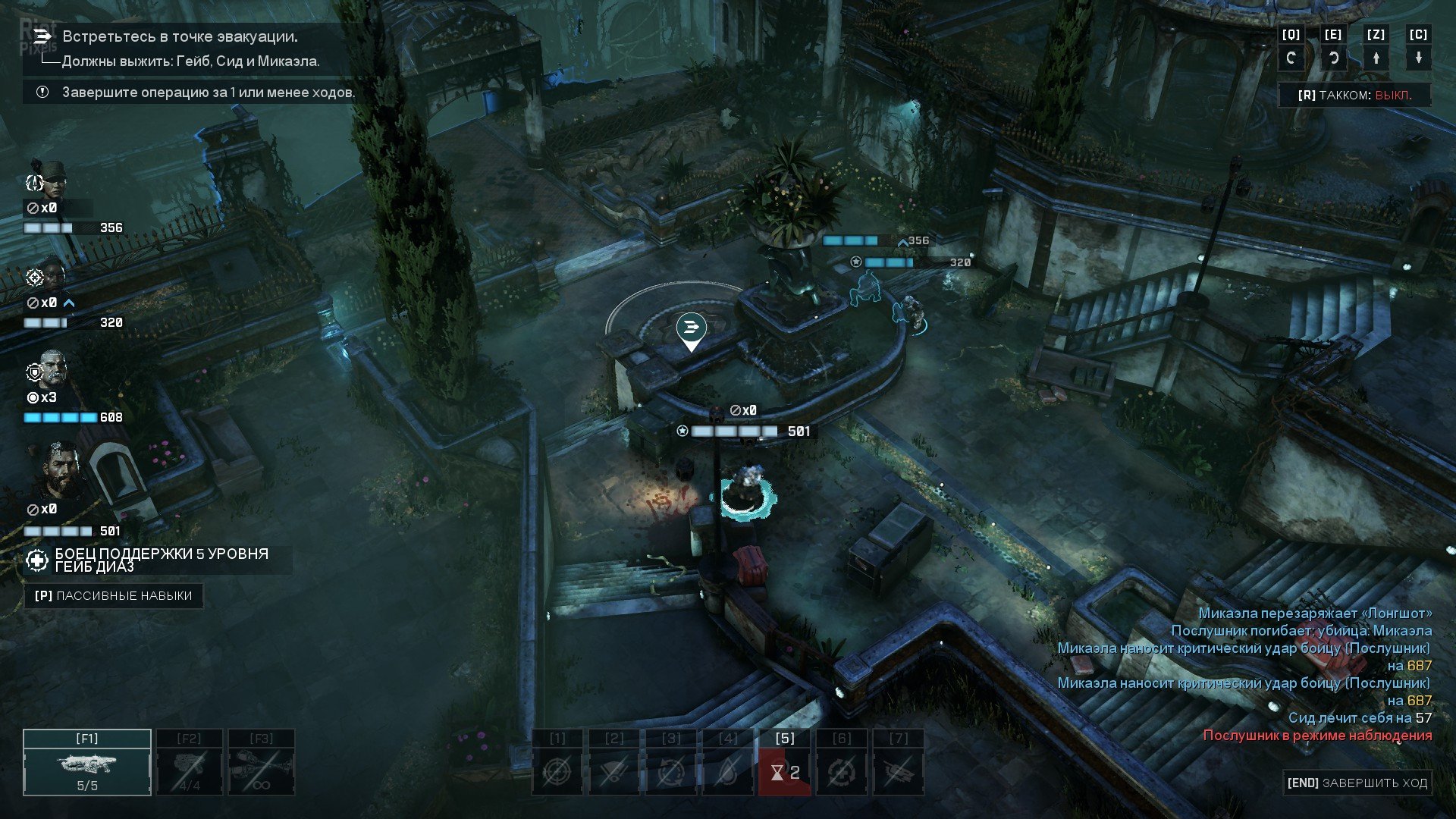Rotate camera with the clockwise arrow button
This screenshot has height=819, width=1456.
pos(1333,58)
